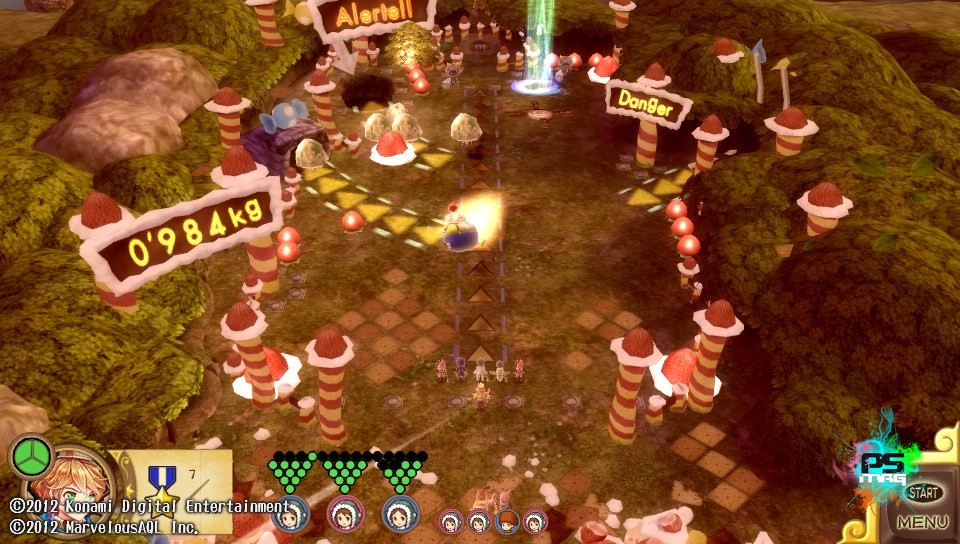Click the green three-segment circle icon
This screenshot has width=960, height=544.
point(31,456)
